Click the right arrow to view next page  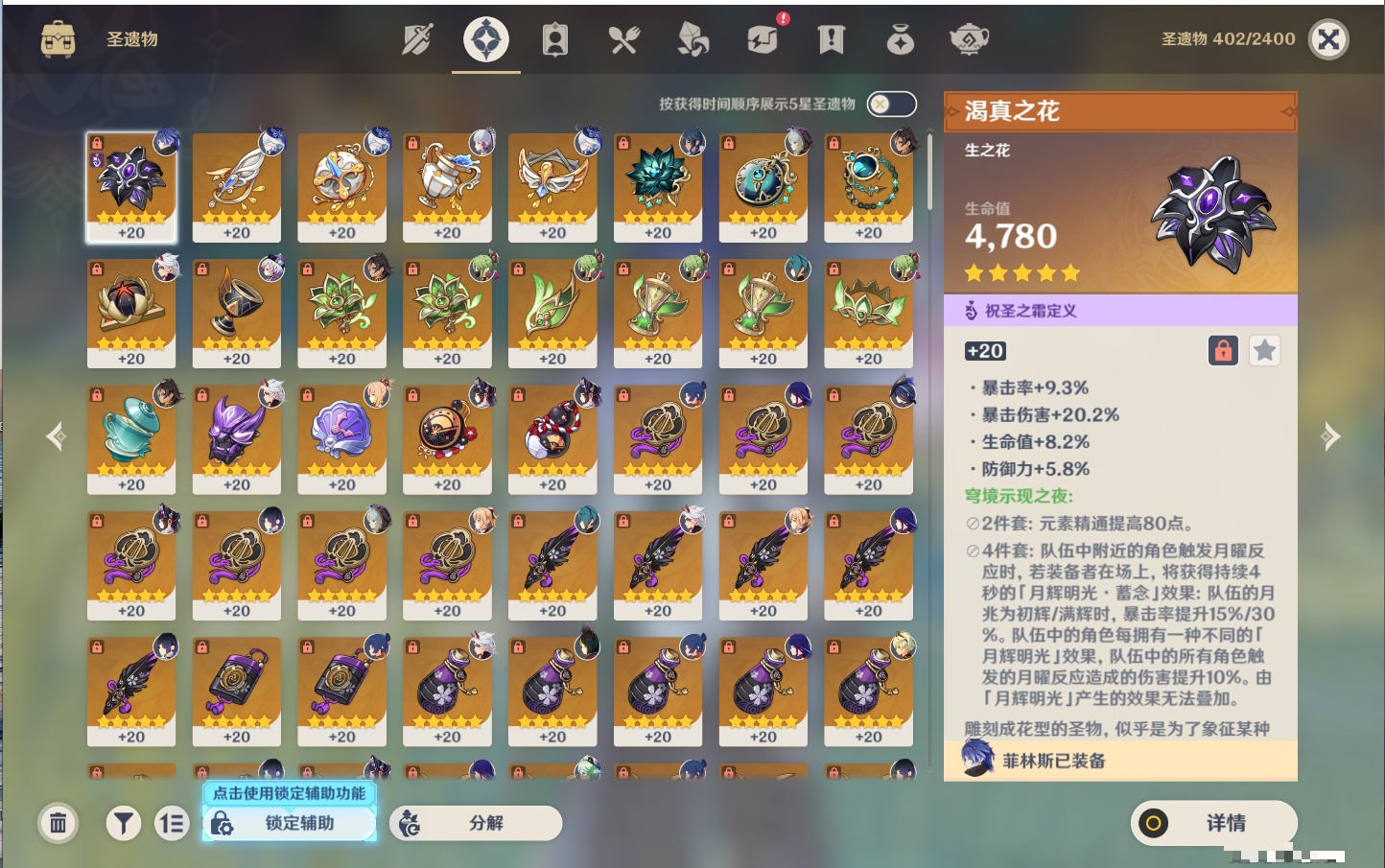pos(1332,436)
